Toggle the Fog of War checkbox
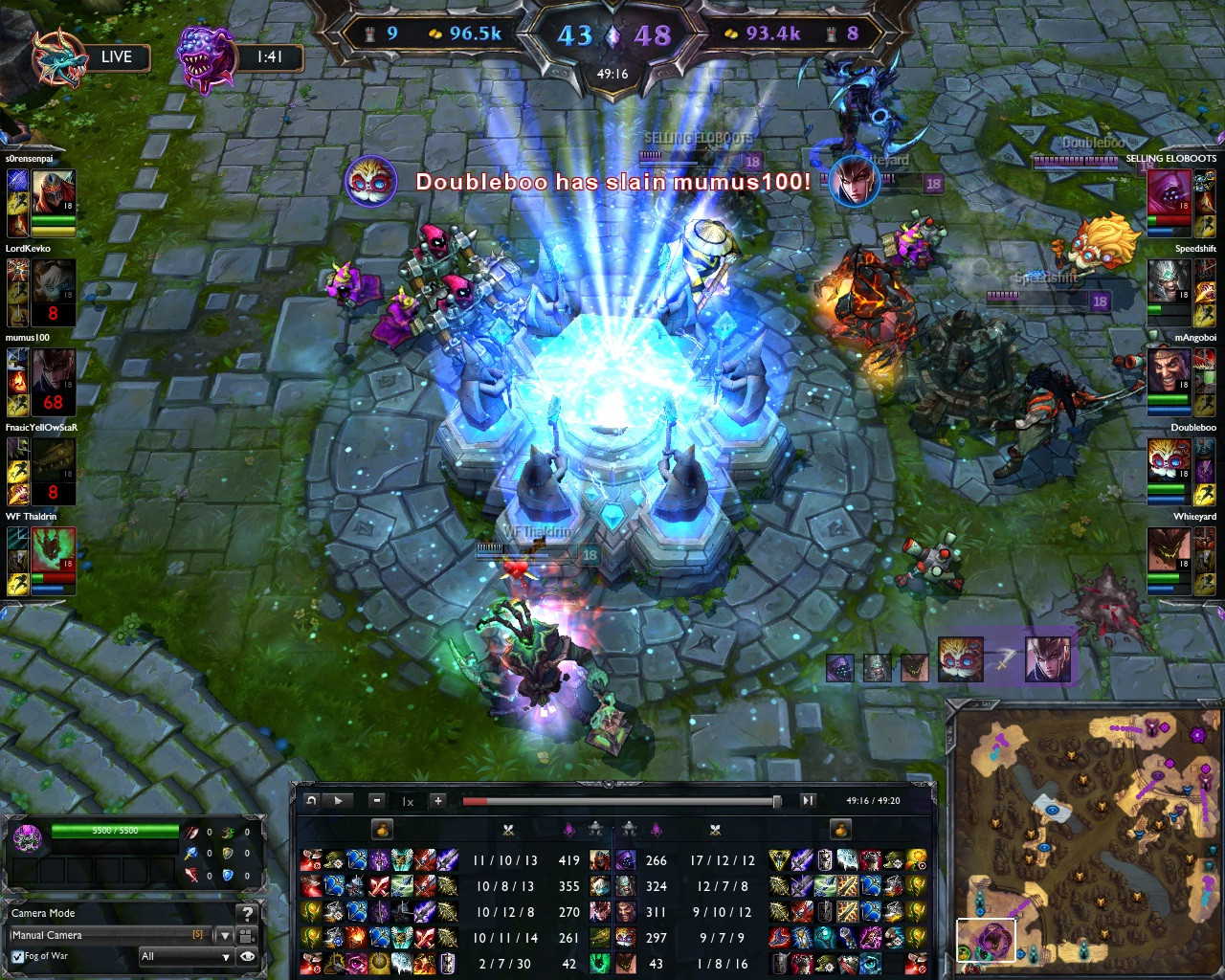Image resolution: width=1225 pixels, height=980 pixels. [17, 956]
